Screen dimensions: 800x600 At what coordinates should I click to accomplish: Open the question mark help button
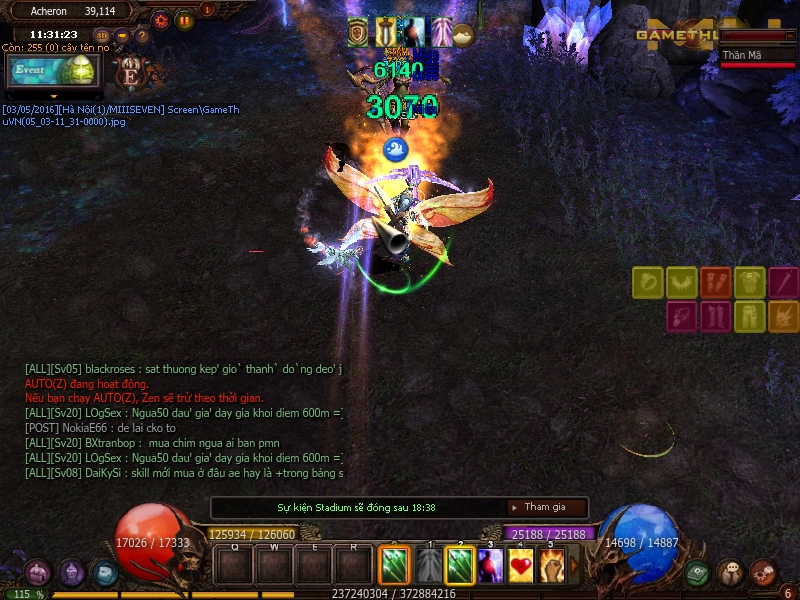pos(142,36)
